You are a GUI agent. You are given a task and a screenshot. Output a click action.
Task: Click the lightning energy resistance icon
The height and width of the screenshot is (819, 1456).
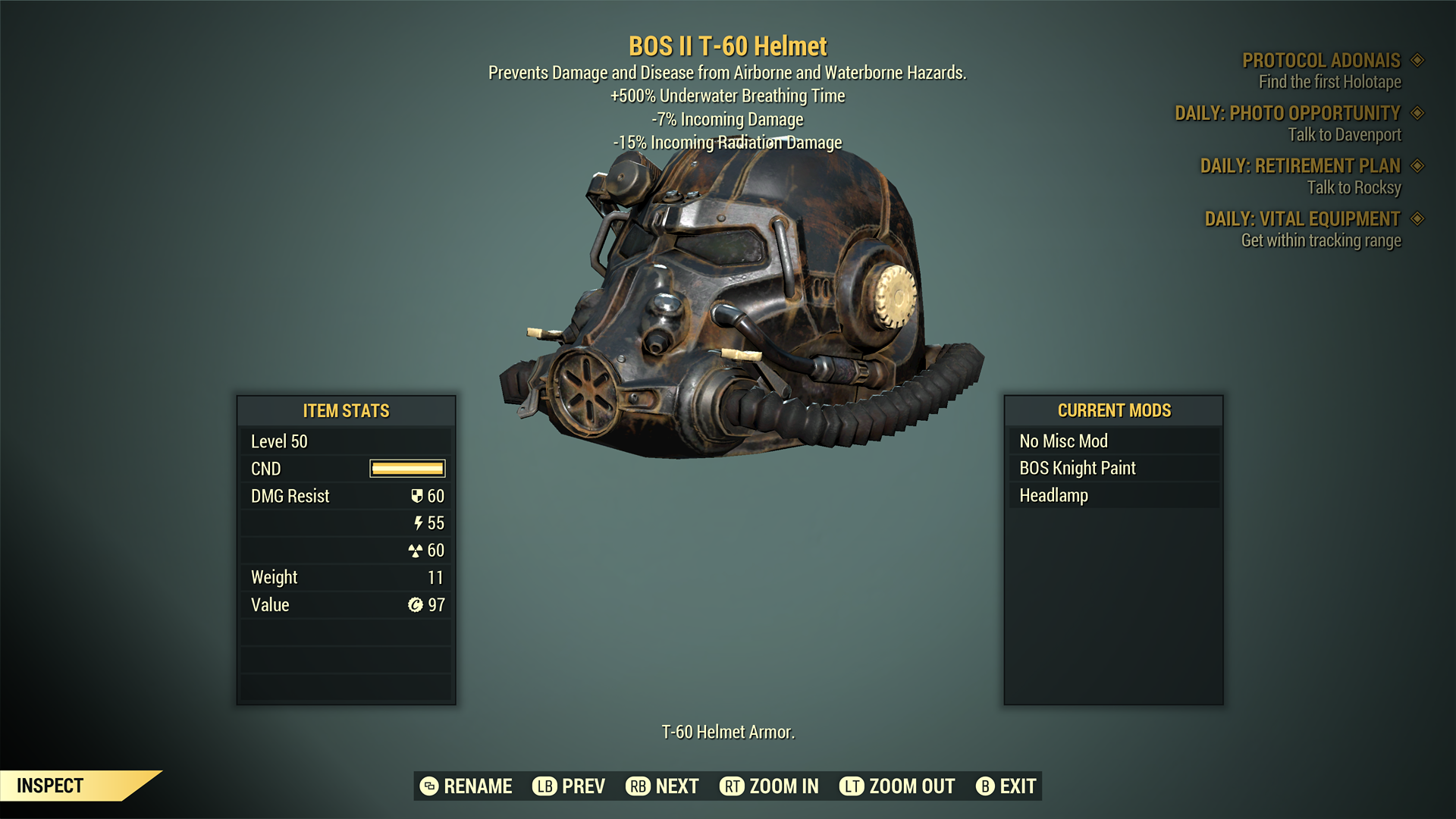(419, 522)
